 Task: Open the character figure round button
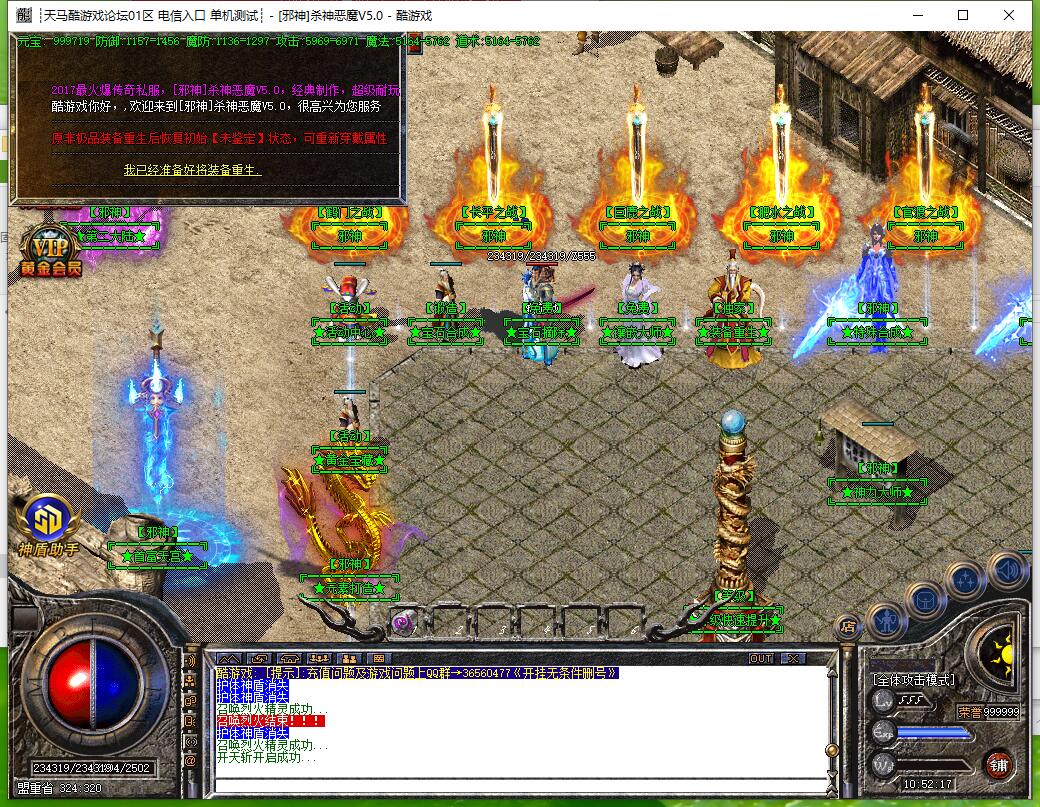(x=887, y=620)
